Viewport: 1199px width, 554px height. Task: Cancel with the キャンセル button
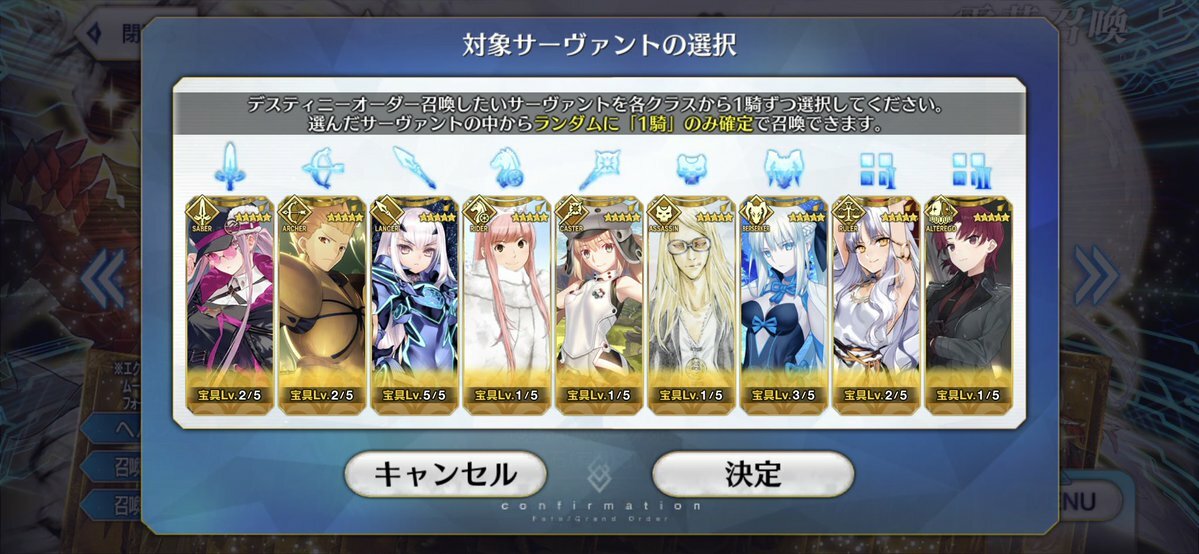pos(445,474)
